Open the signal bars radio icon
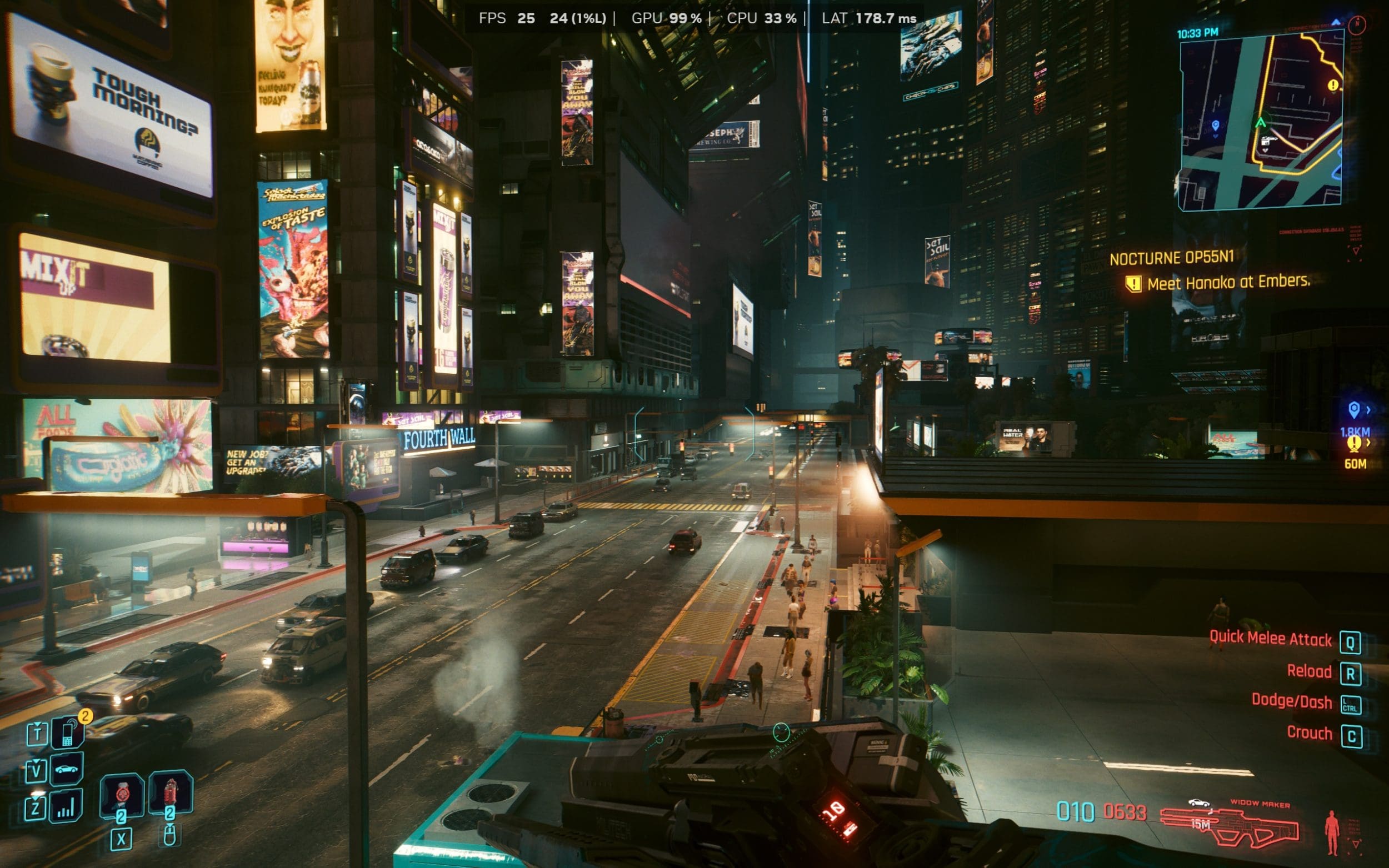1389x868 pixels. pos(66,805)
